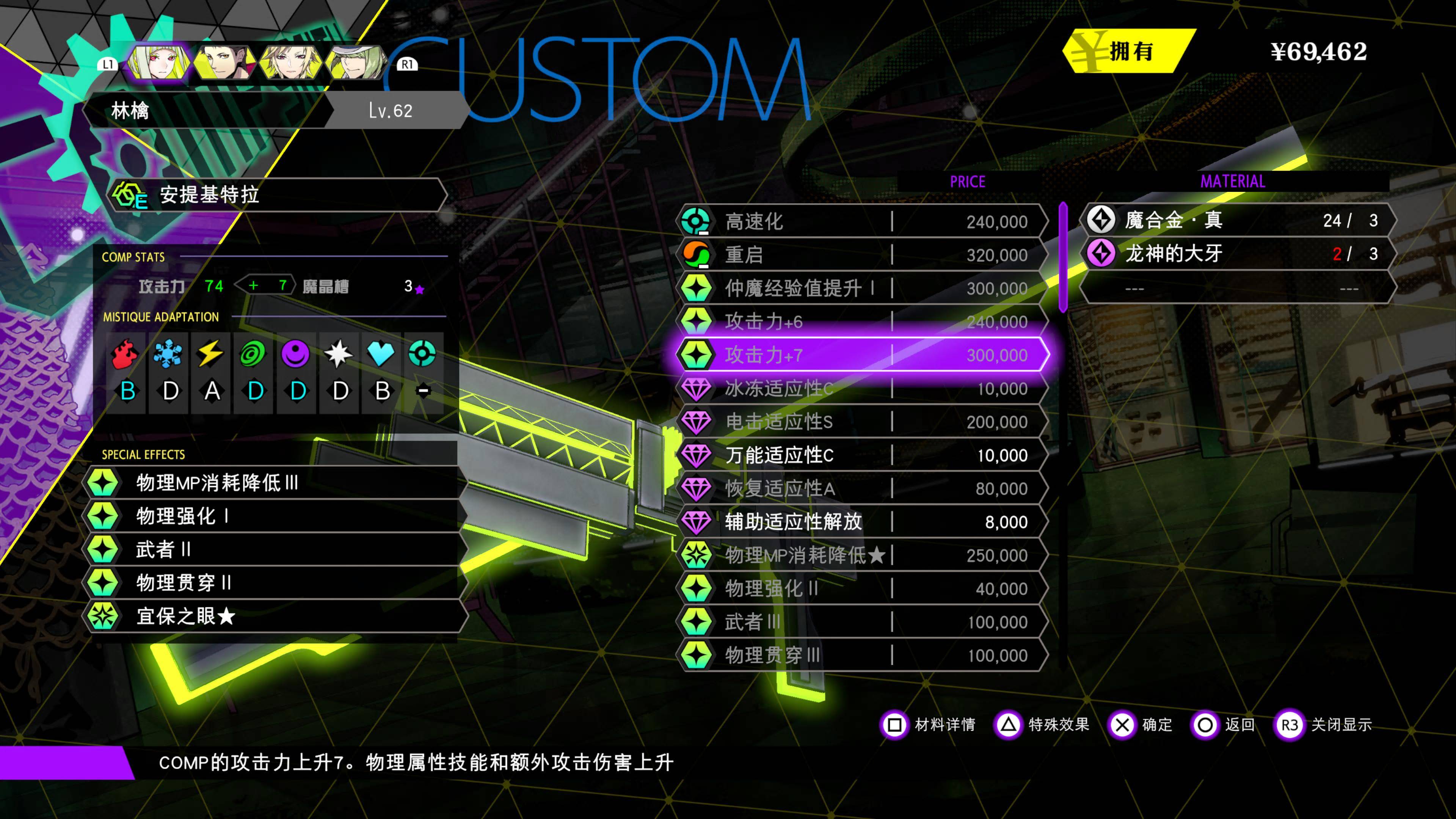Select the 武者 III upgrade
The image size is (1456, 819).
[x=862, y=622]
